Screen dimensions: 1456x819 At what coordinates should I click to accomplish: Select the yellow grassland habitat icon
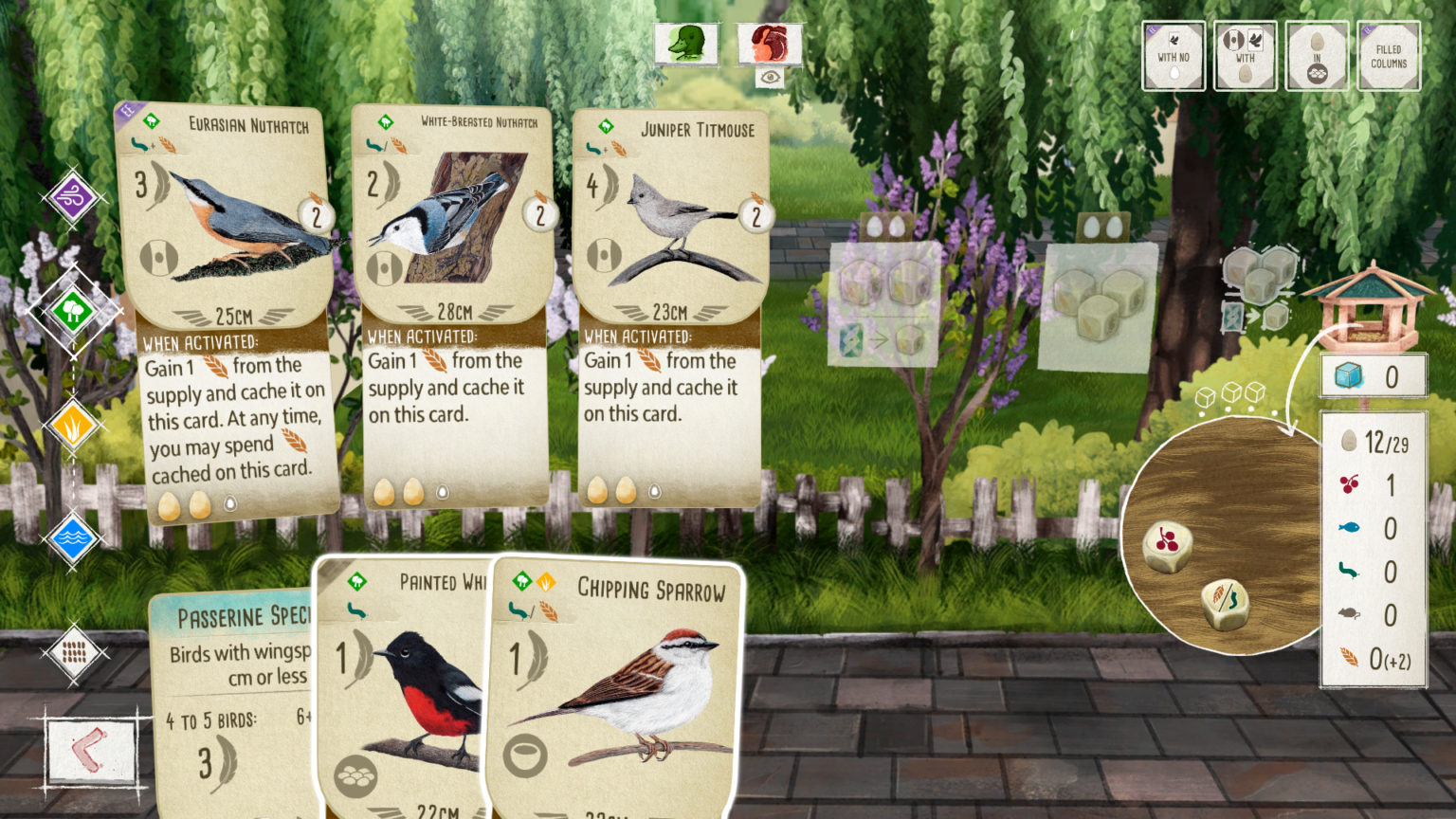pyautogui.click(x=72, y=425)
